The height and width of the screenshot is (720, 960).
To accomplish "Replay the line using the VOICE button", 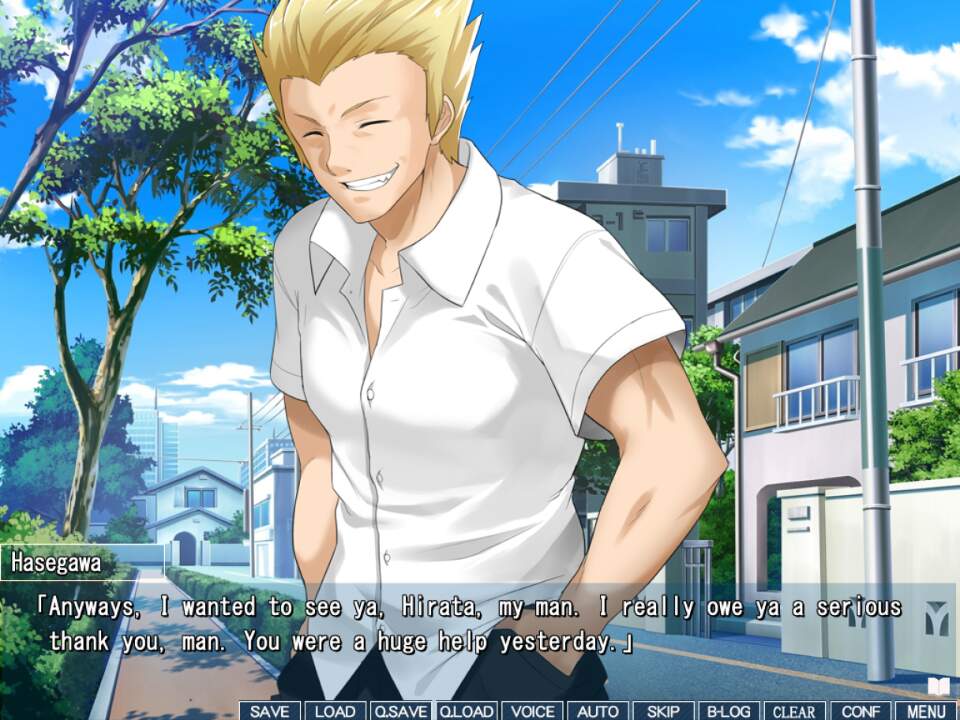I will click(532, 711).
